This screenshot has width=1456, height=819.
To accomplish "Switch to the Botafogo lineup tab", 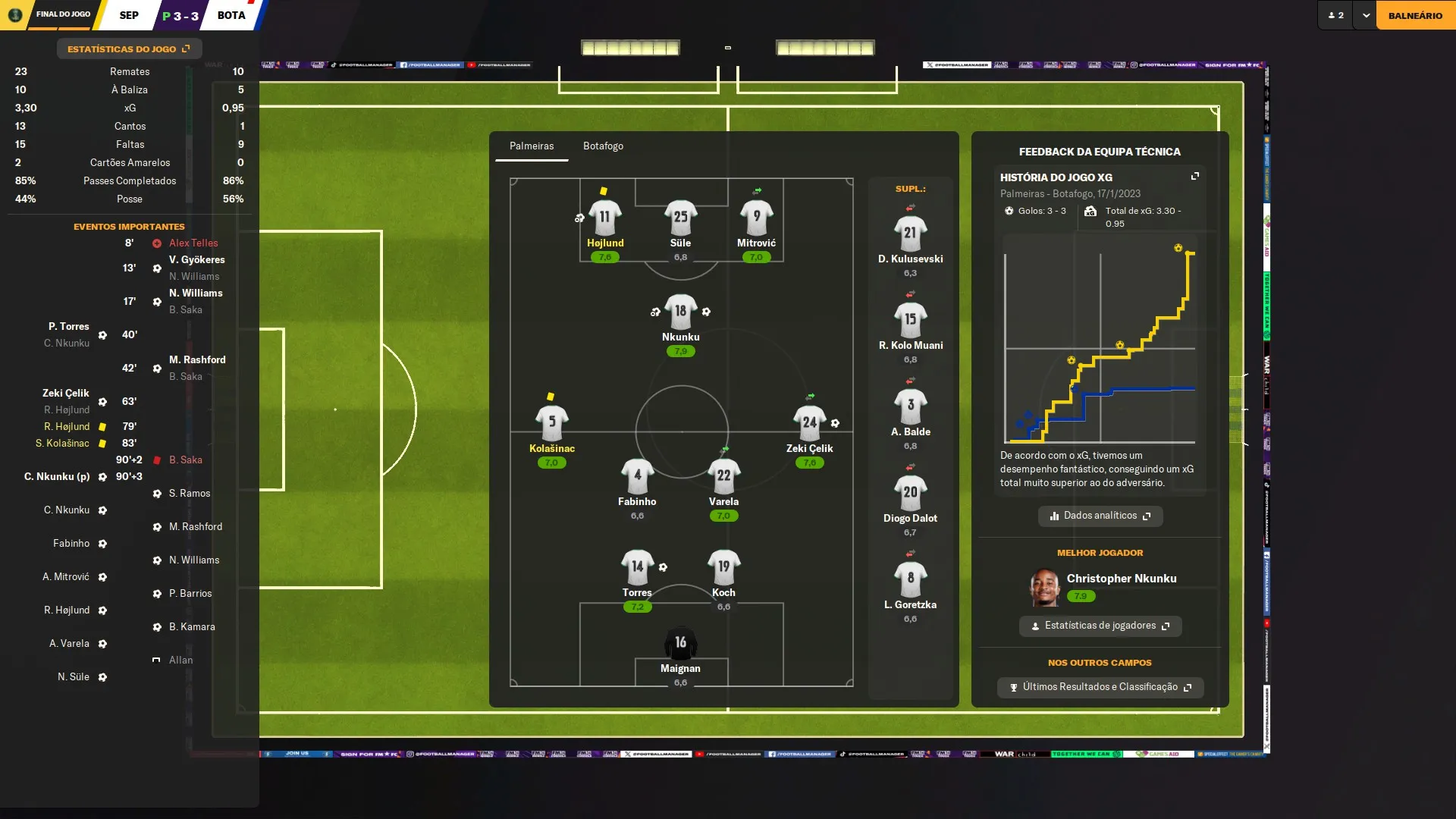I will pyautogui.click(x=603, y=146).
